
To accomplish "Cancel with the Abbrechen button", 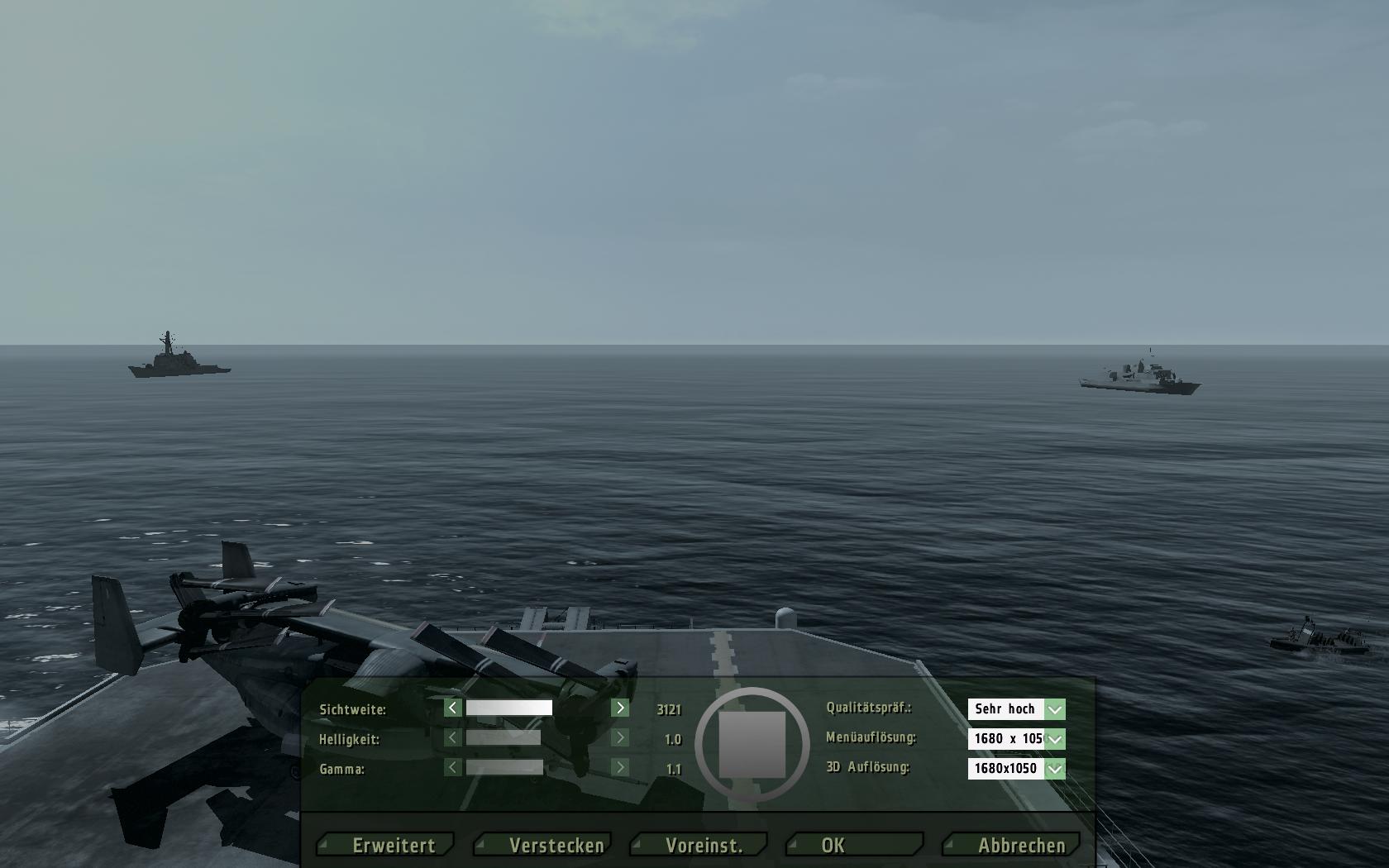I will point(1014,845).
